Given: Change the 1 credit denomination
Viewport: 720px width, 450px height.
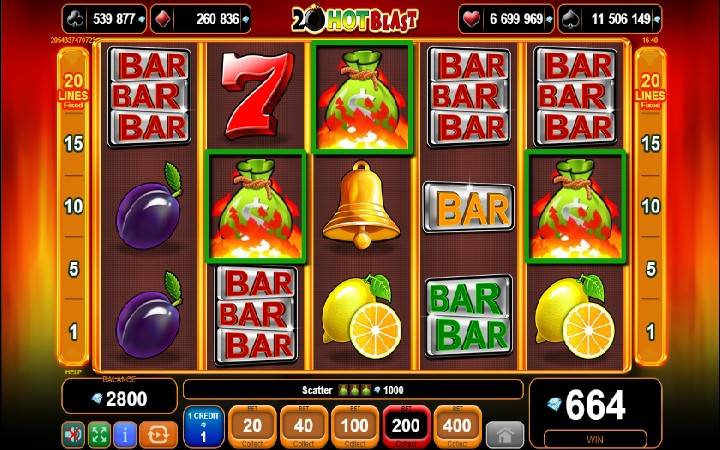Looking at the screenshot, I should click(x=203, y=427).
